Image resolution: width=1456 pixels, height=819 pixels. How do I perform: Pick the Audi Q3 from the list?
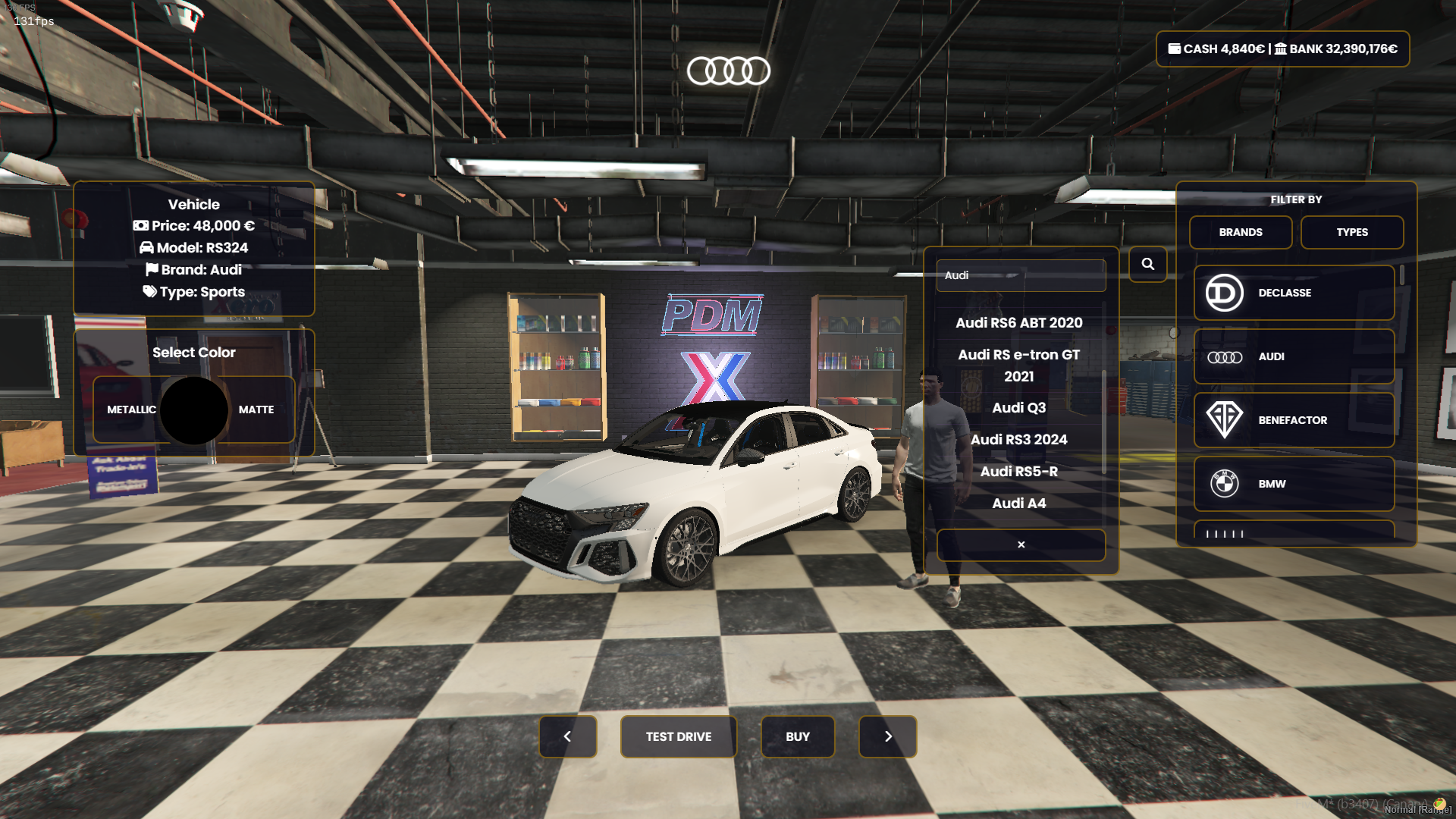(1018, 408)
